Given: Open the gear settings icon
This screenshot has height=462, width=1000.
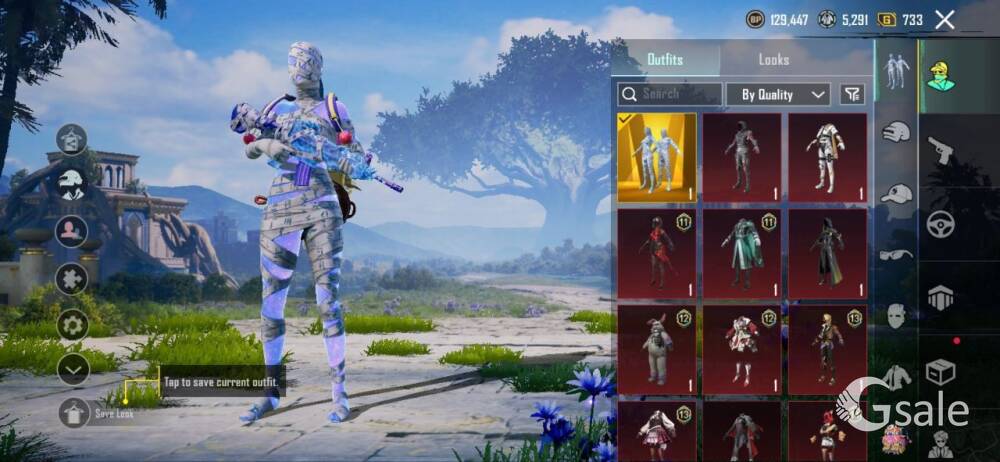Looking at the screenshot, I should coord(71,325).
